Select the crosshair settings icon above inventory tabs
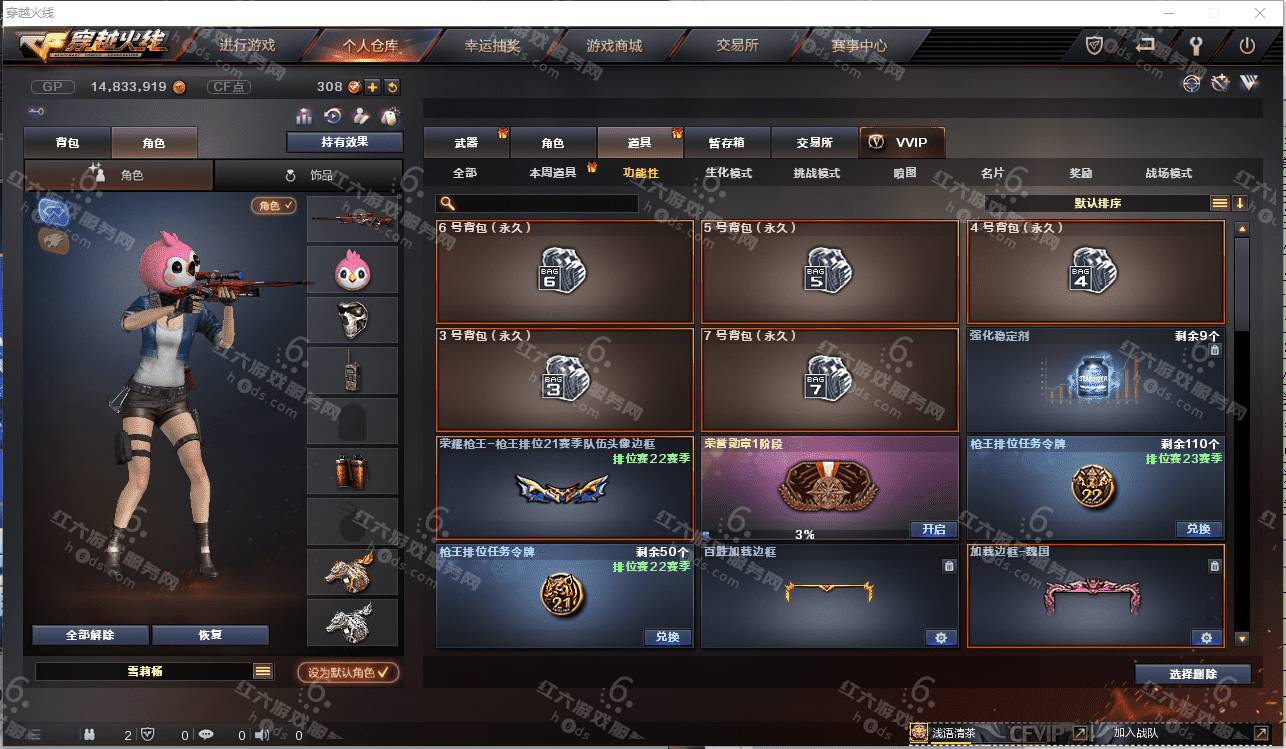Viewport: 1286px width, 749px height. pyautogui.click(x=1192, y=84)
